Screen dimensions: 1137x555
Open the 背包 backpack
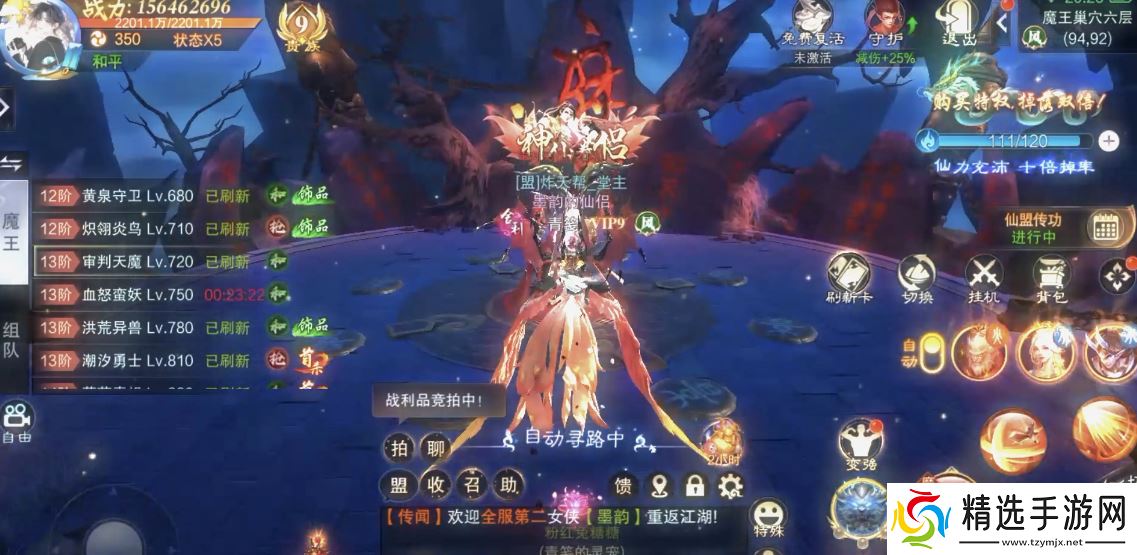tap(1050, 274)
